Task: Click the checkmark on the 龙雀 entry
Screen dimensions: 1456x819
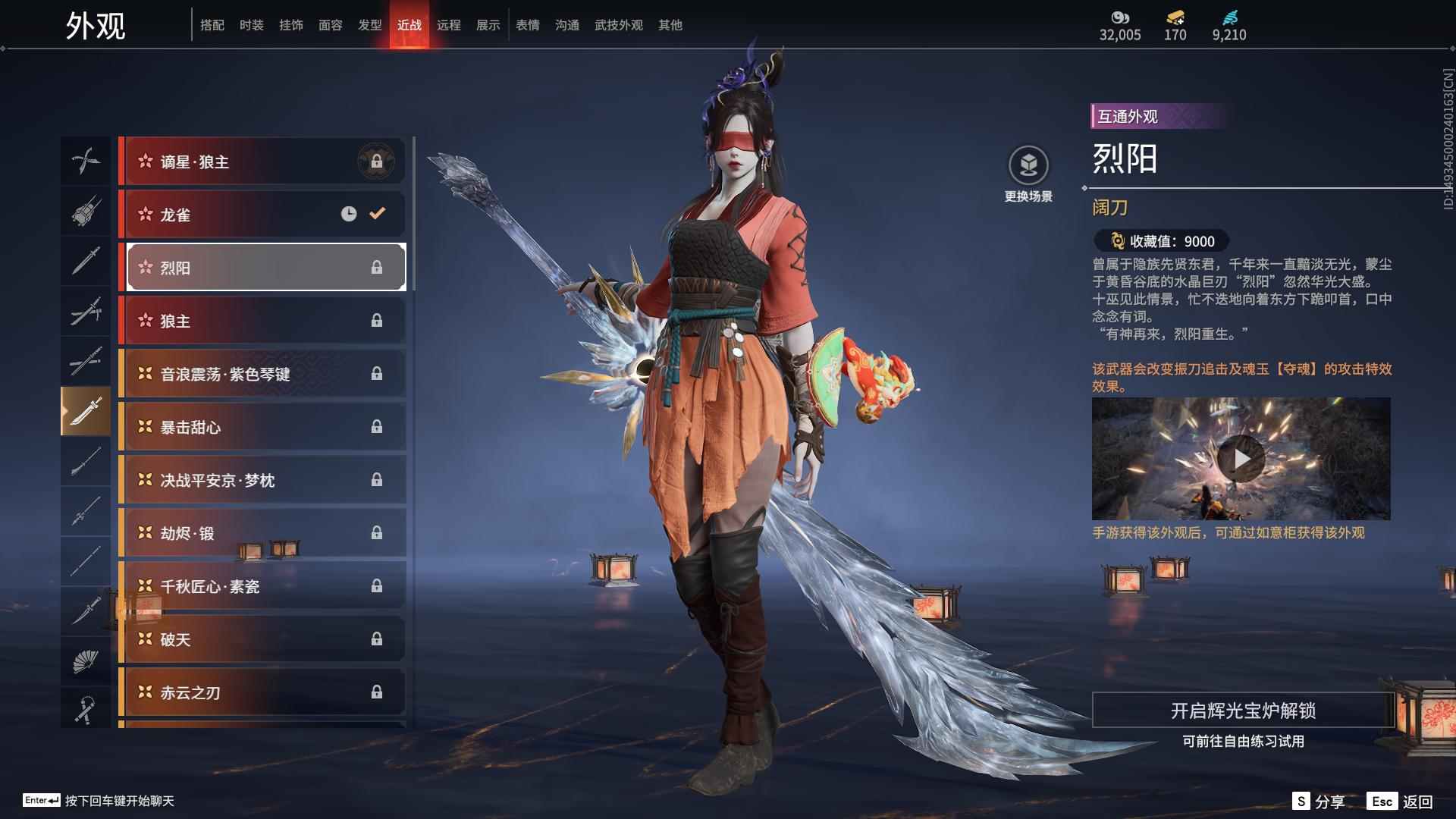Action: [x=377, y=214]
